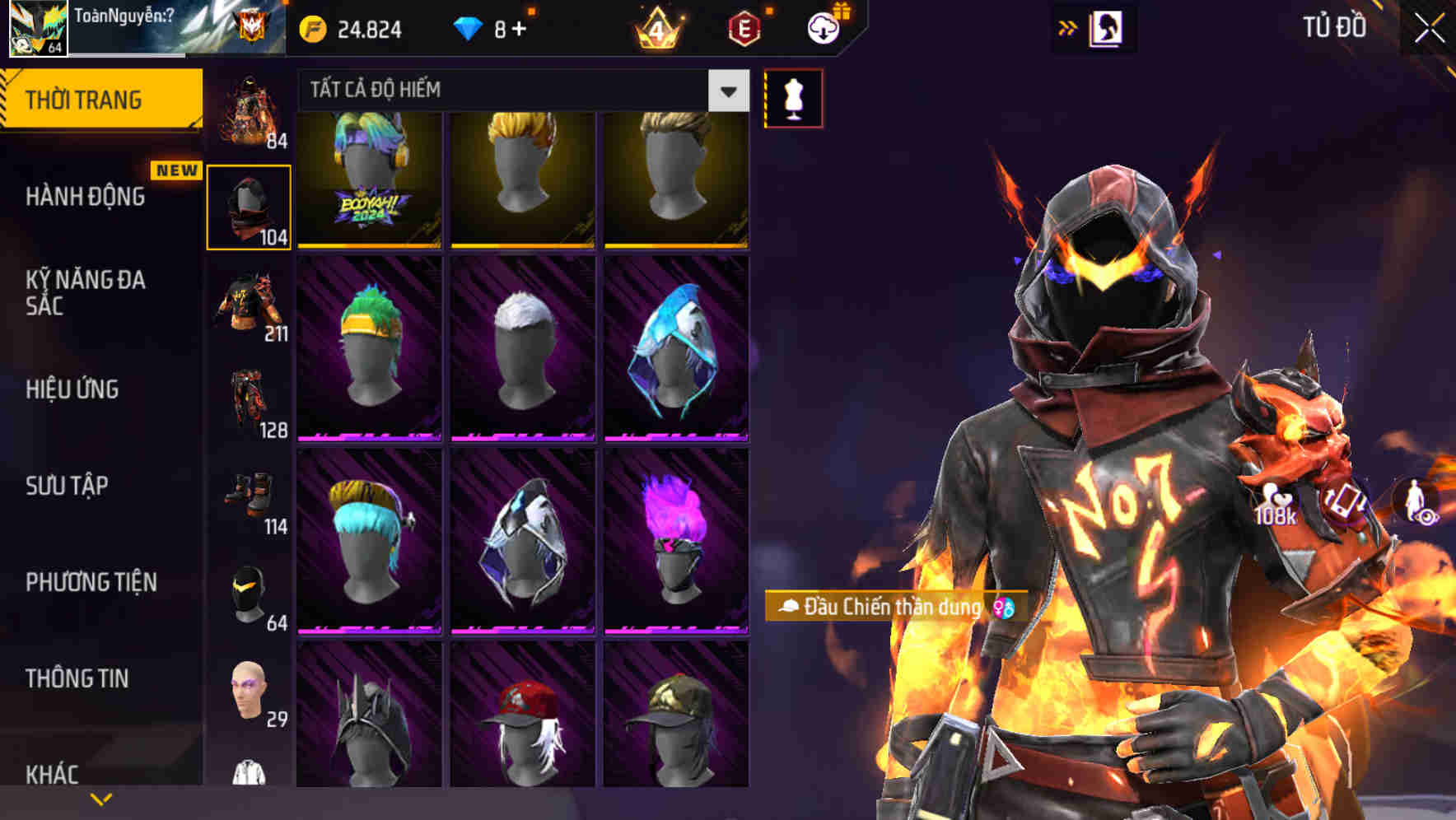Open the SƯU TẬP menu section
Image resolution: width=1456 pixels, height=820 pixels.
coord(66,487)
